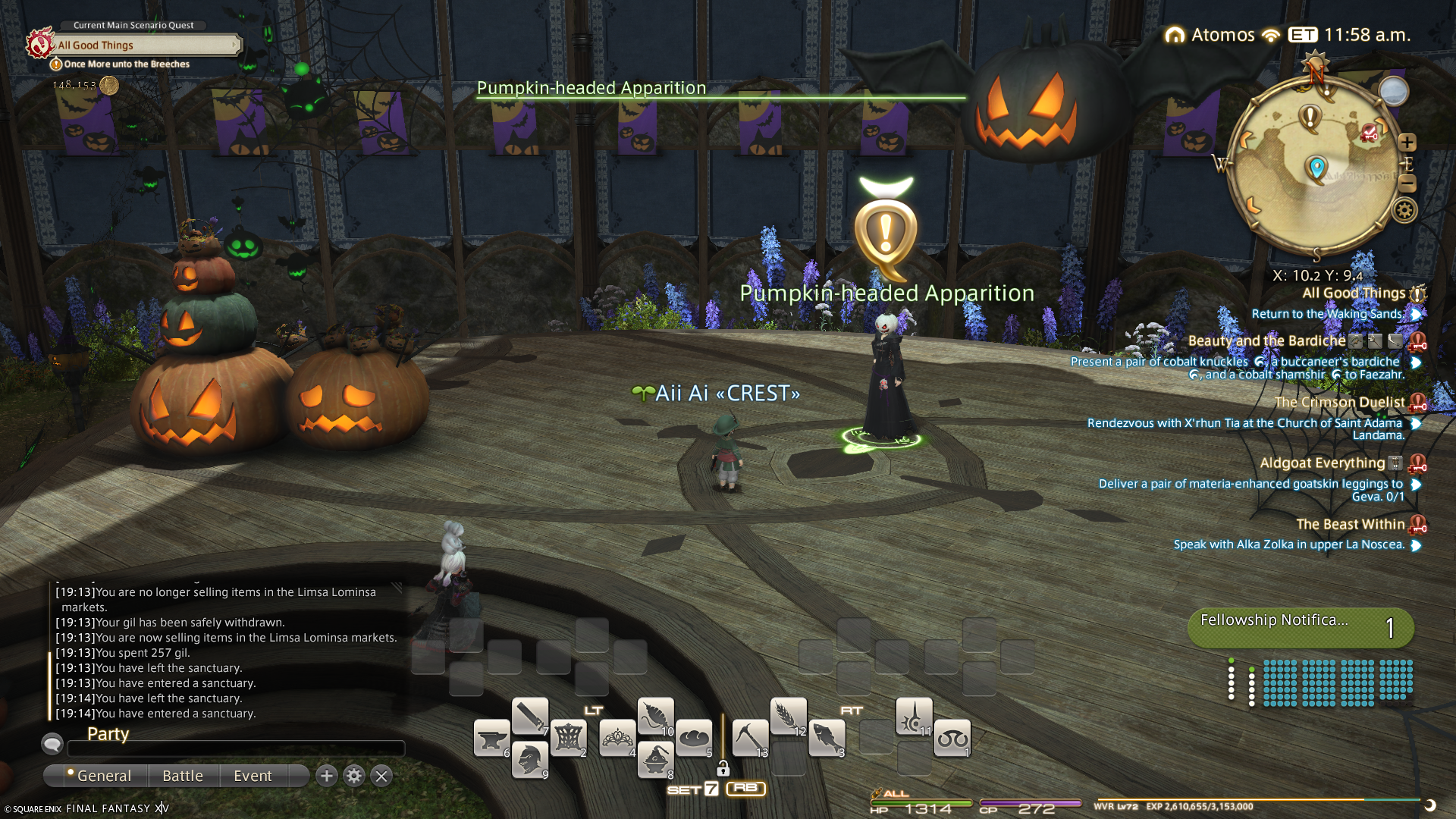Viewport: 1456px width, 819px height.
Task: Switch to the Battle chat tab
Action: [x=183, y=776]
